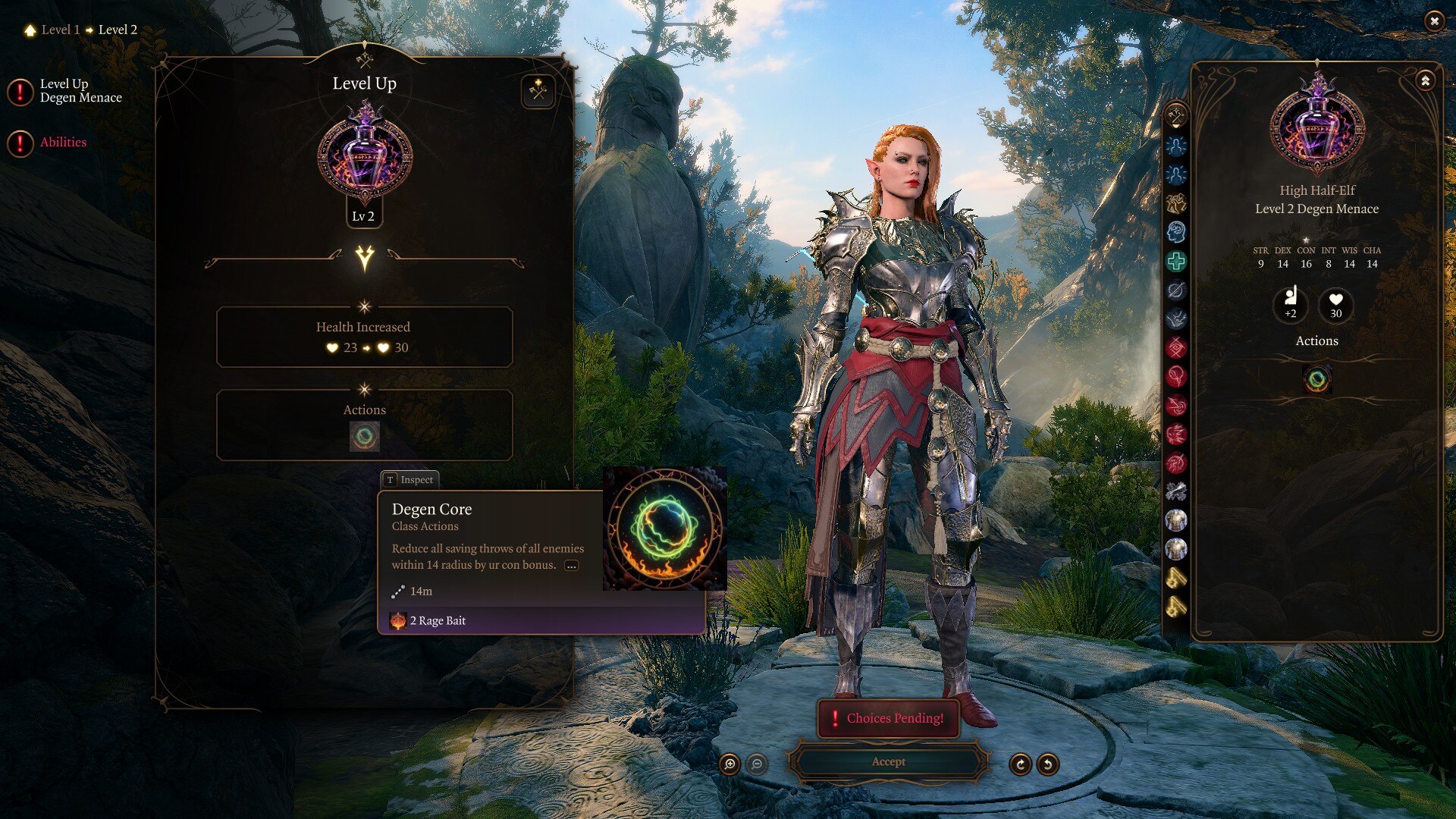Zoom out on the character preview
Image resolution: width=1456 pixels, height=819 pixels.
(757, 764)
